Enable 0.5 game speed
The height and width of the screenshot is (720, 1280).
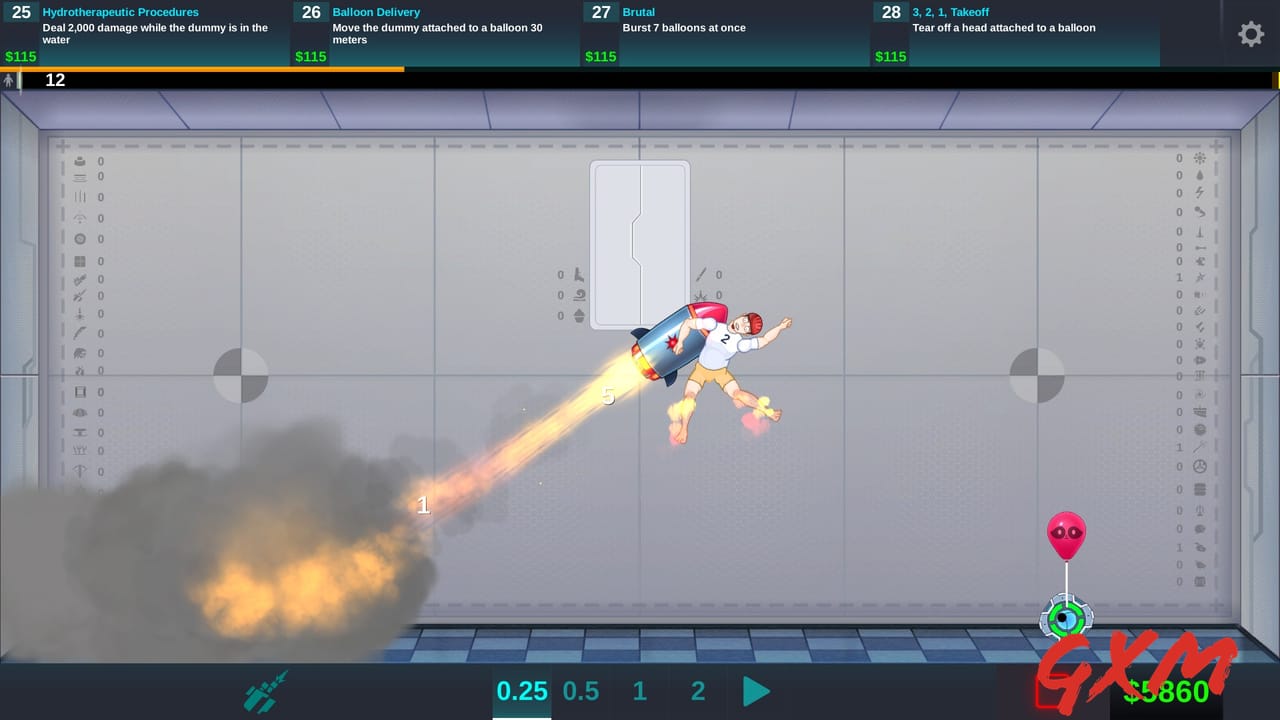581,690
